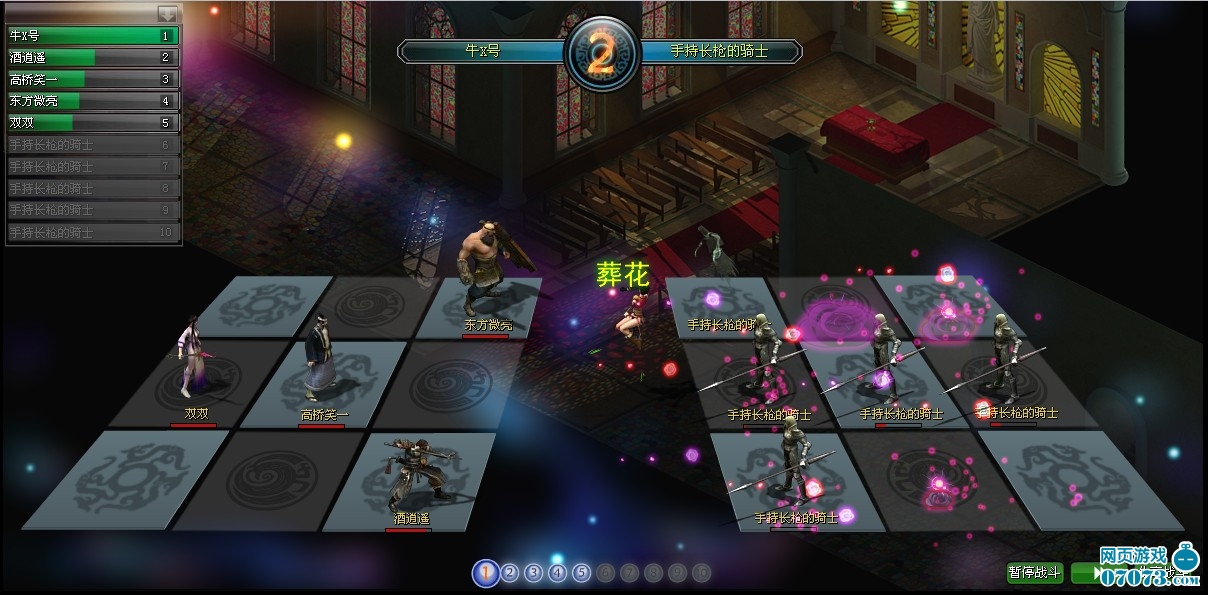This screenshot has height=595, width=1208.
Task: Choose 高桥笑一 row in the turn list
Action: click(x=92, y=79)
